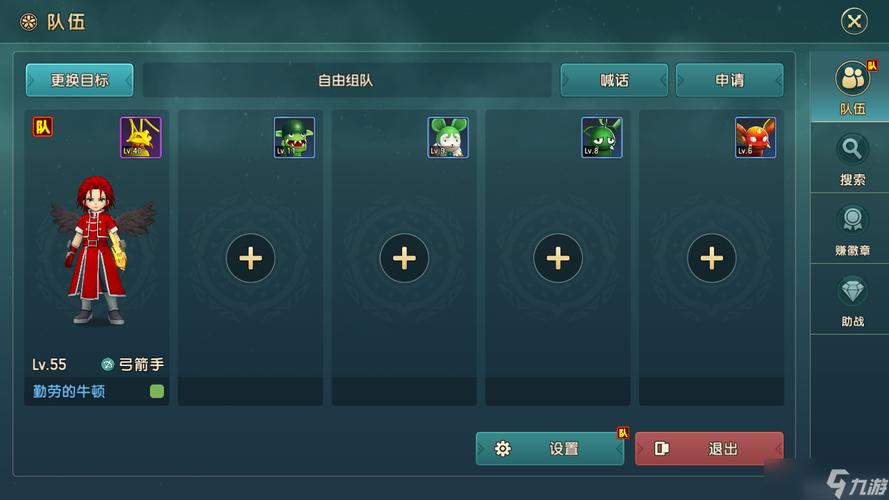889x500 pixels.
Task: Open the 搜索 search tab
Action: [x=851, y=160]
